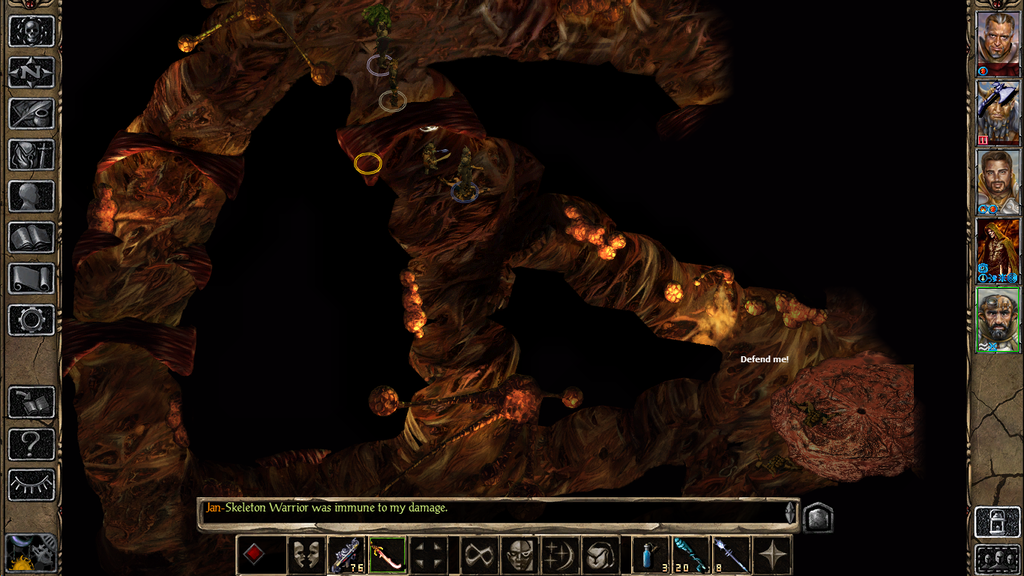1024x576 pixels.
Task: Select the top party member portrait
Action: tap(997, 42)
